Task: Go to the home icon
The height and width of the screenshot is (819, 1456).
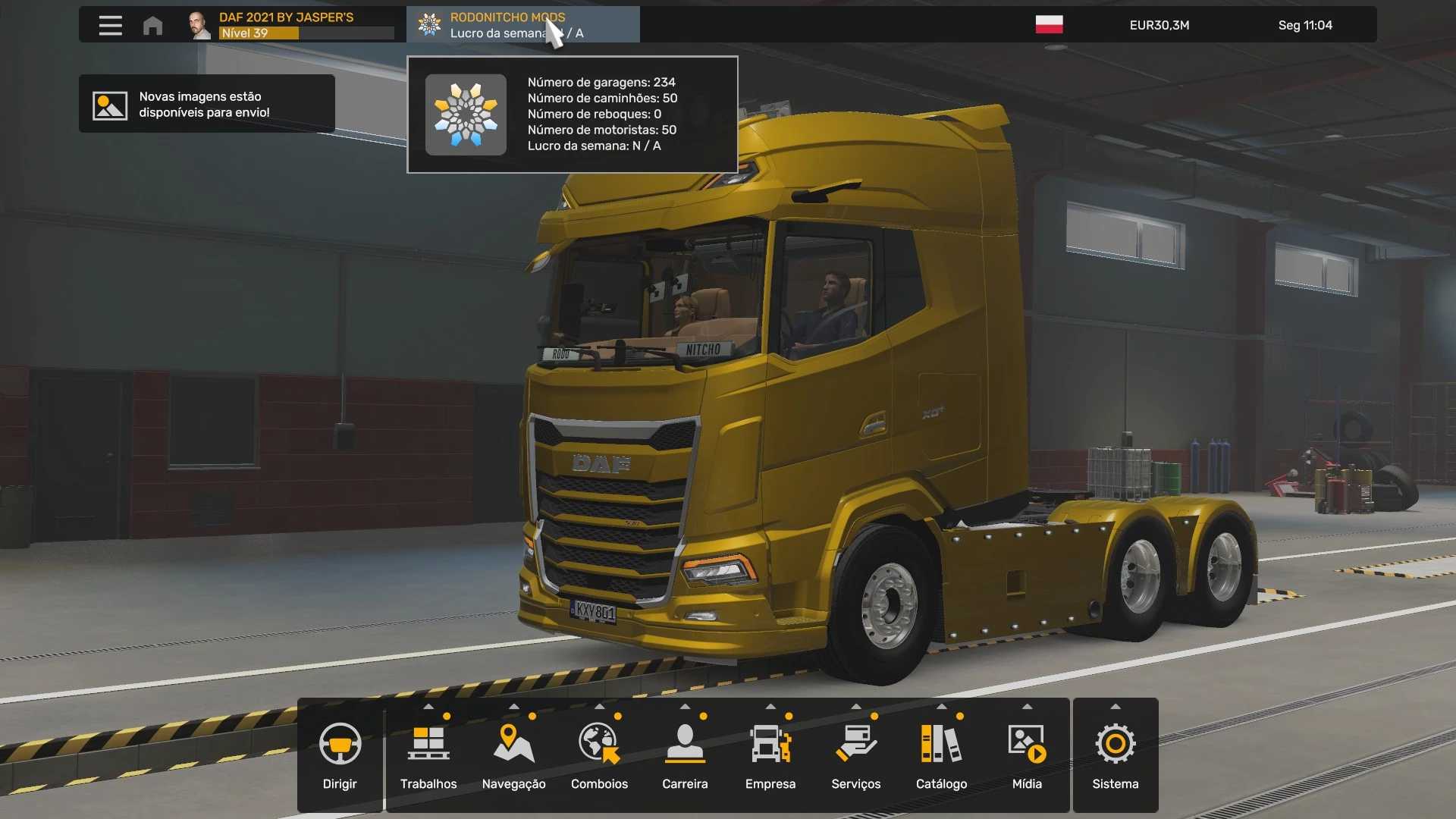Action: [x=152, y=25]
